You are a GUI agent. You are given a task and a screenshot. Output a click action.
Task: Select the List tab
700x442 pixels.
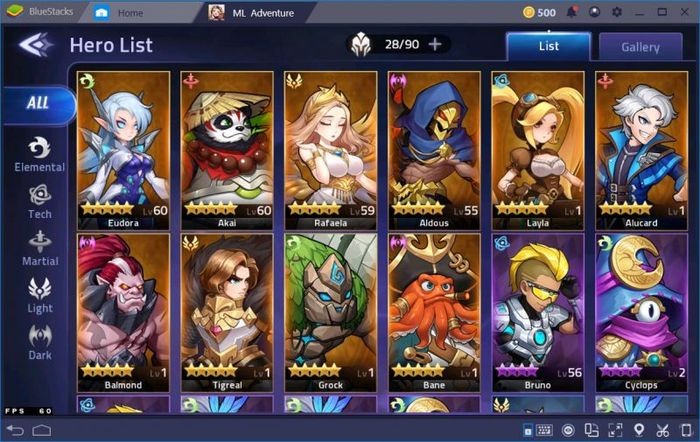[548, 46]
